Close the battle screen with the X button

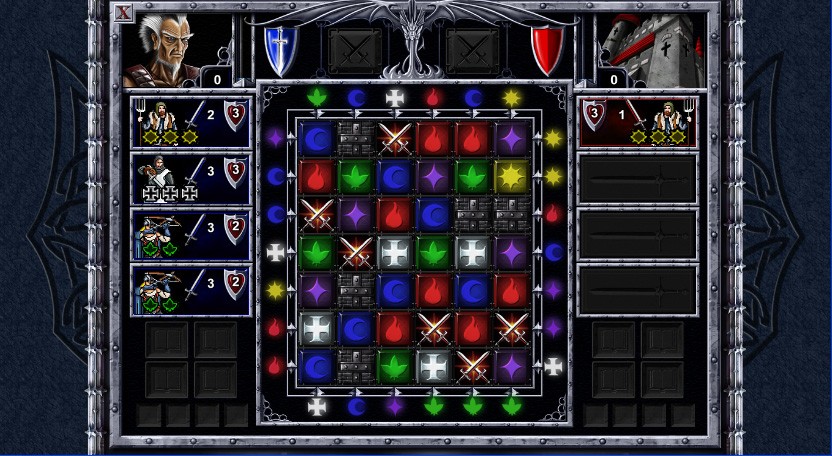[x=123, y=13]
